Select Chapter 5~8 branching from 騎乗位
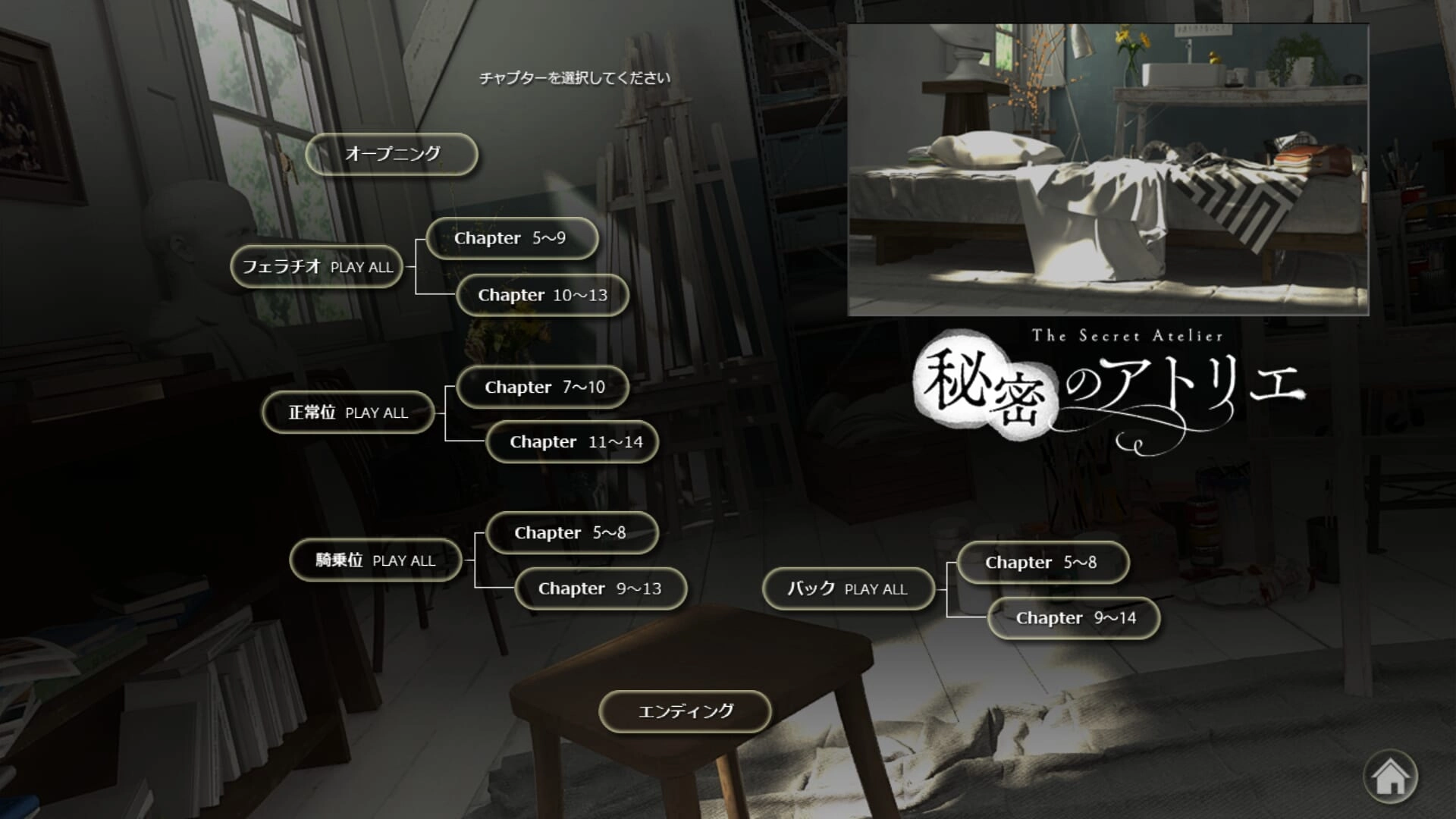Viewport: 1456px width, 819px height. (572, 533)
